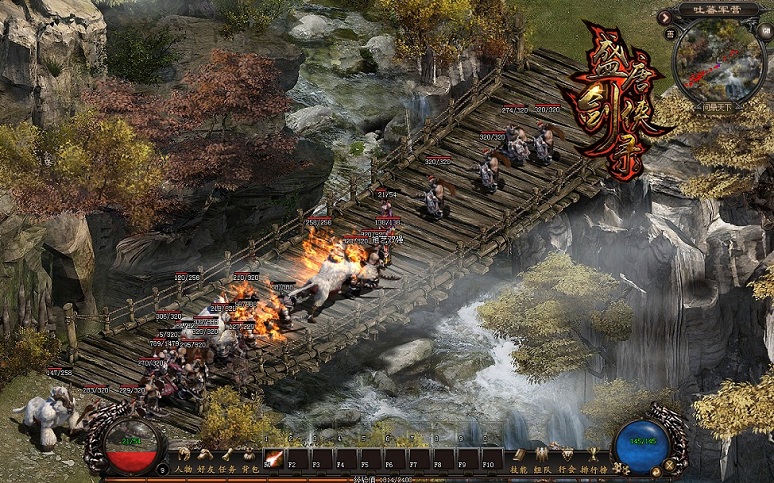
Task: Click the arrow button beside the minimap
Action: [x=667, y=17]
